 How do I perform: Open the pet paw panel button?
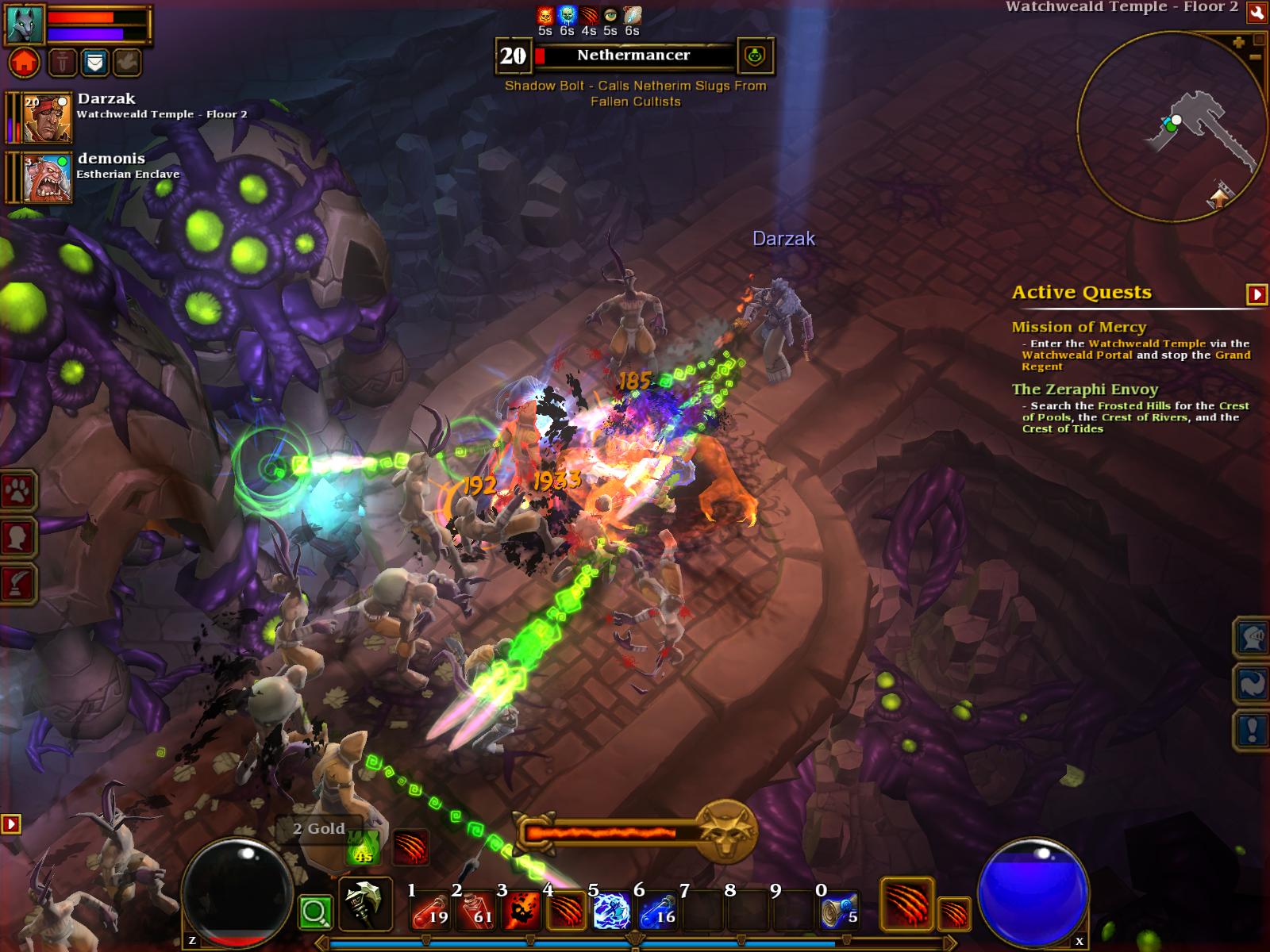17,493
